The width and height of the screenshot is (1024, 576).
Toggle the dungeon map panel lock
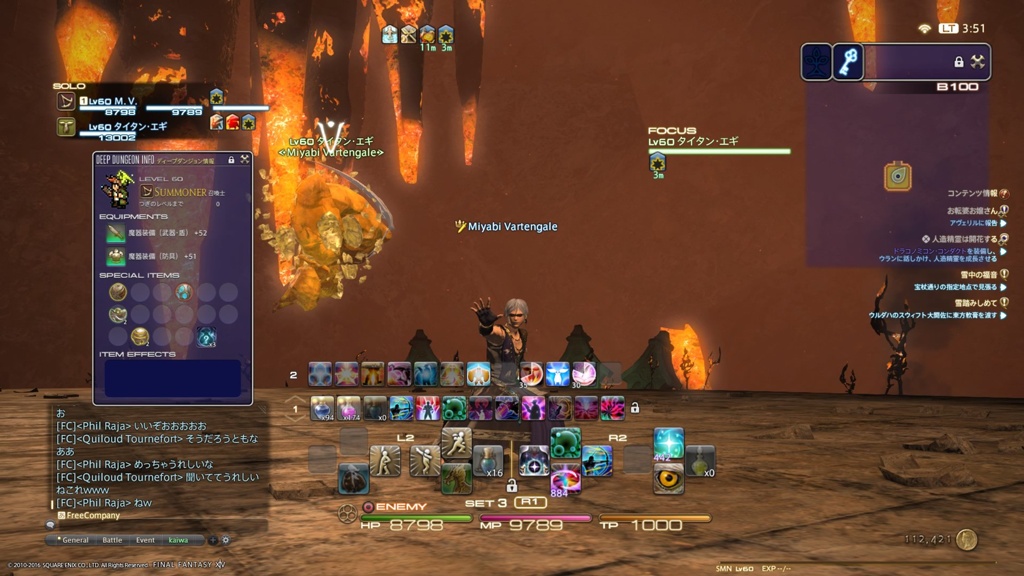[959, 62]
